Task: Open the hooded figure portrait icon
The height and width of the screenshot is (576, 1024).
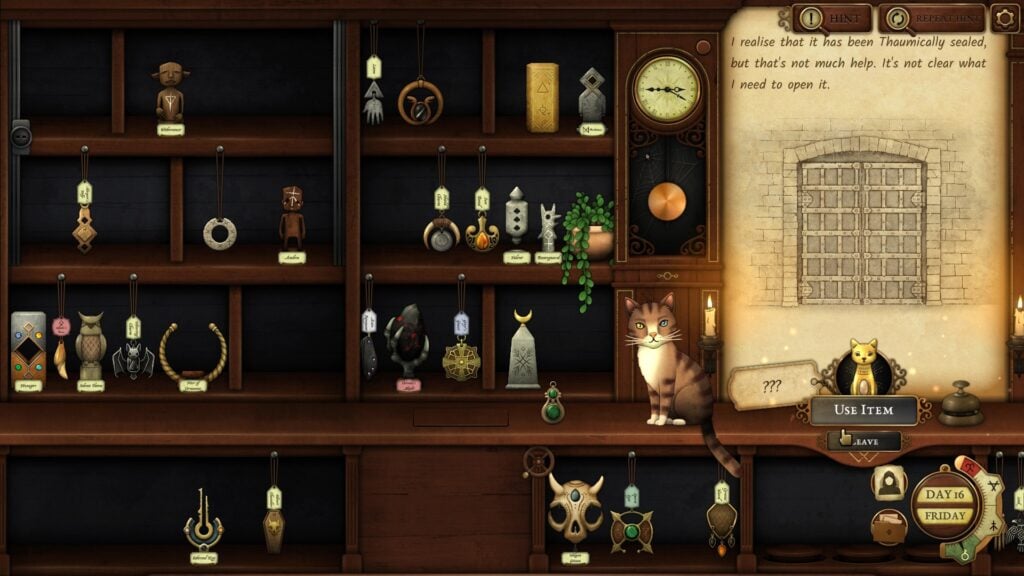Action: pos(888,483)
